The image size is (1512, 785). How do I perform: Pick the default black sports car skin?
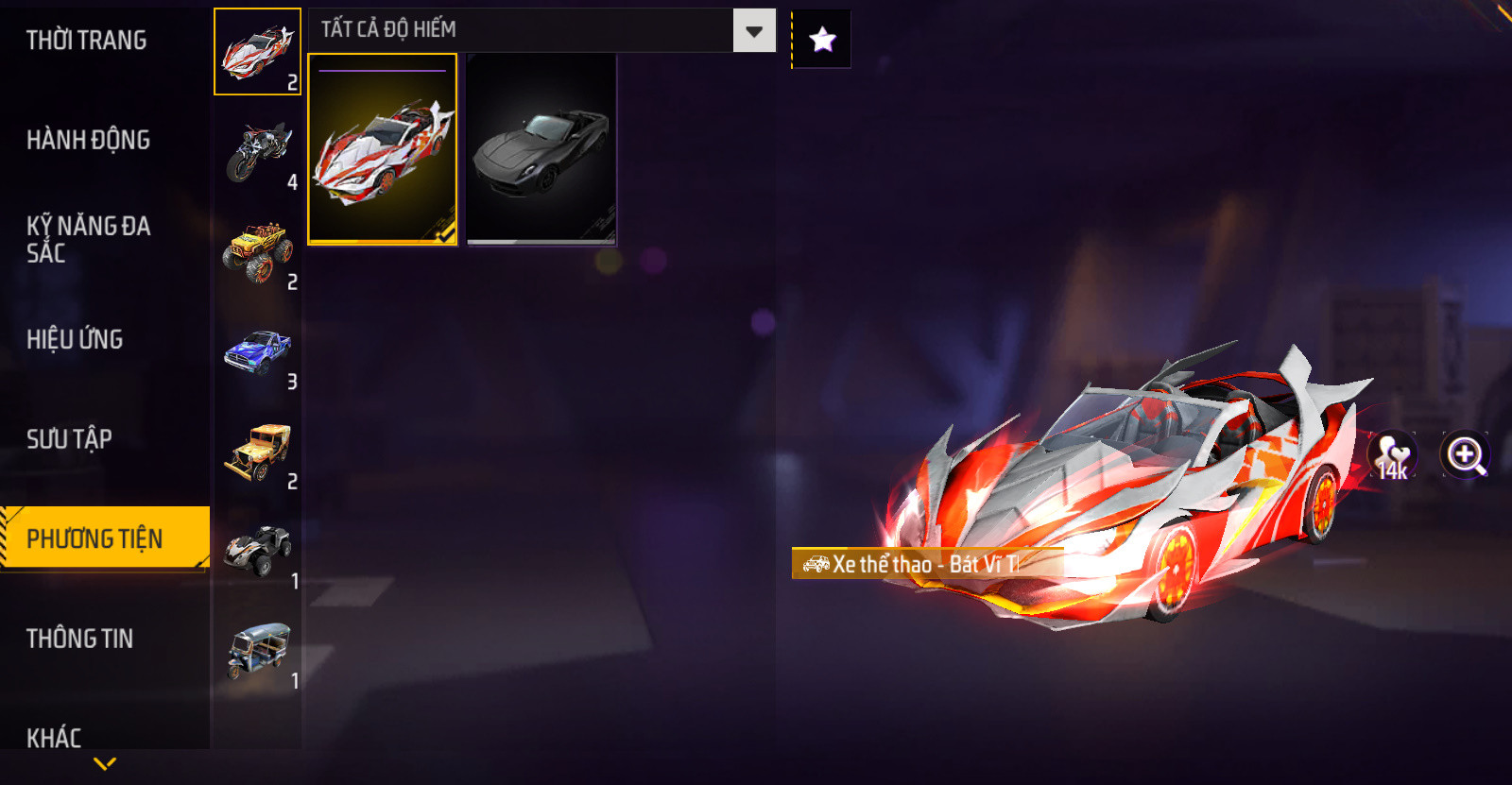coord(541,149)
